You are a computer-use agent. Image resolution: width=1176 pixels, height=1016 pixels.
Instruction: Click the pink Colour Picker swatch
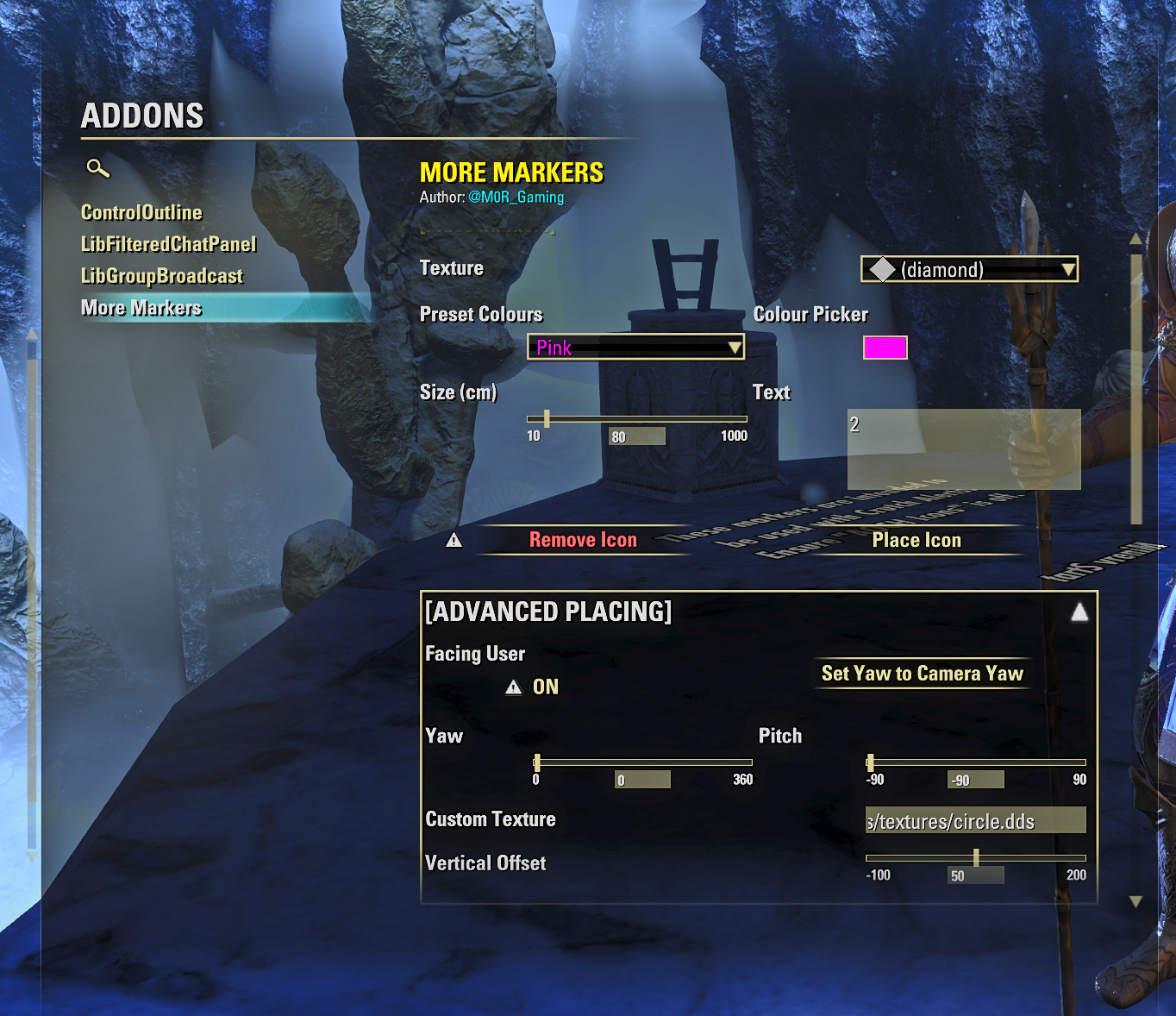pos(885,348)
